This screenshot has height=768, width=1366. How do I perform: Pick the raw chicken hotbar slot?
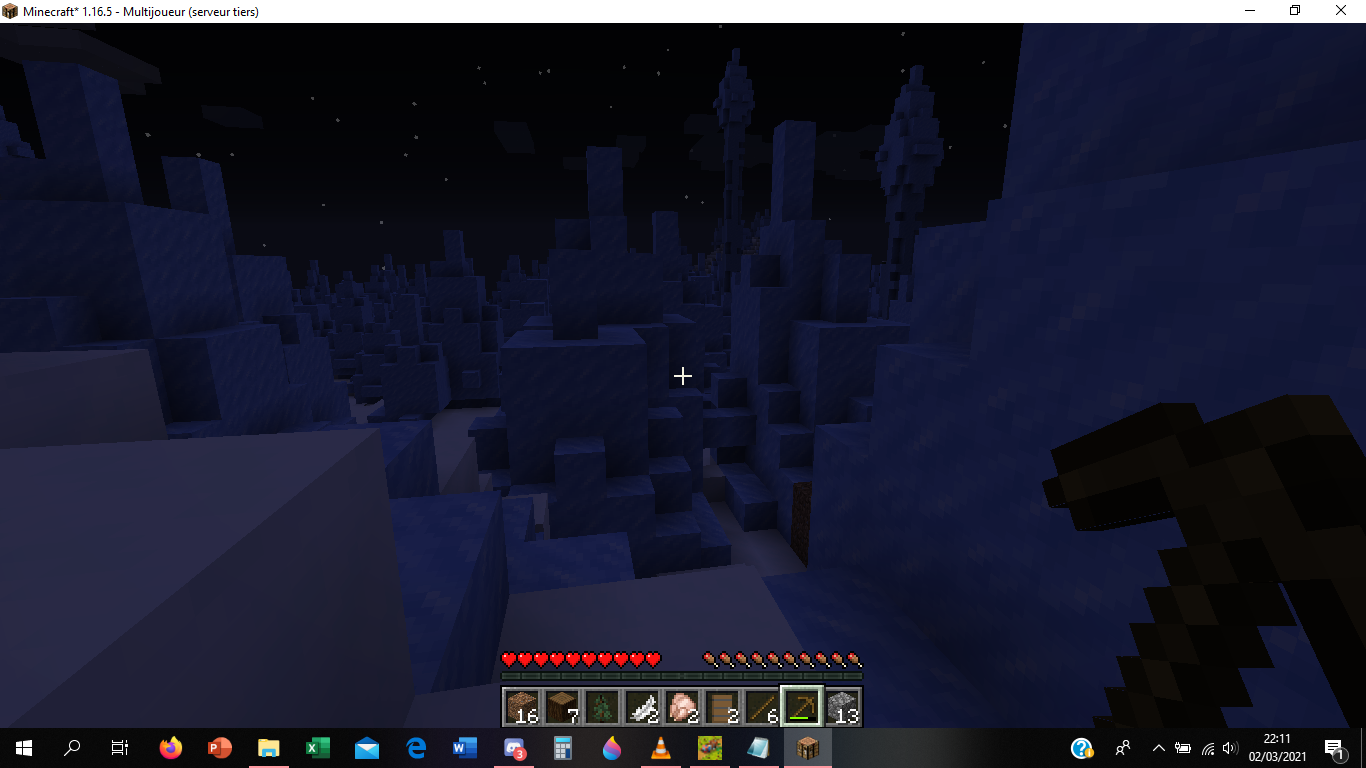(681, 706)
